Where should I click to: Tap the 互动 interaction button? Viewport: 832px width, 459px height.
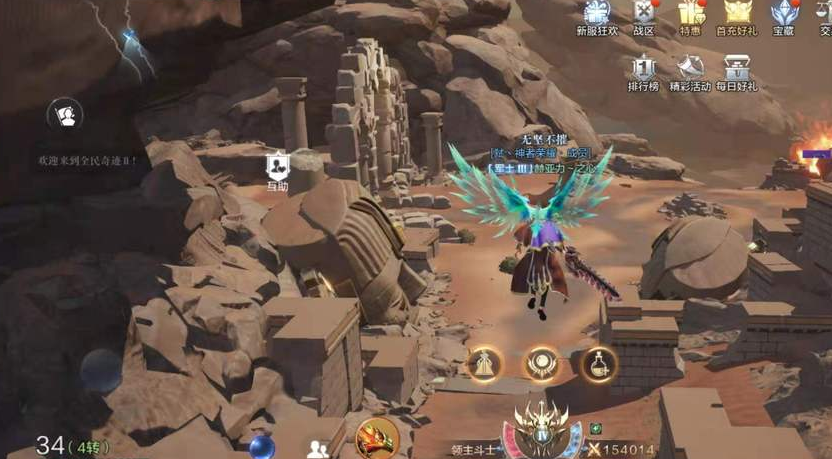point(277,168)
